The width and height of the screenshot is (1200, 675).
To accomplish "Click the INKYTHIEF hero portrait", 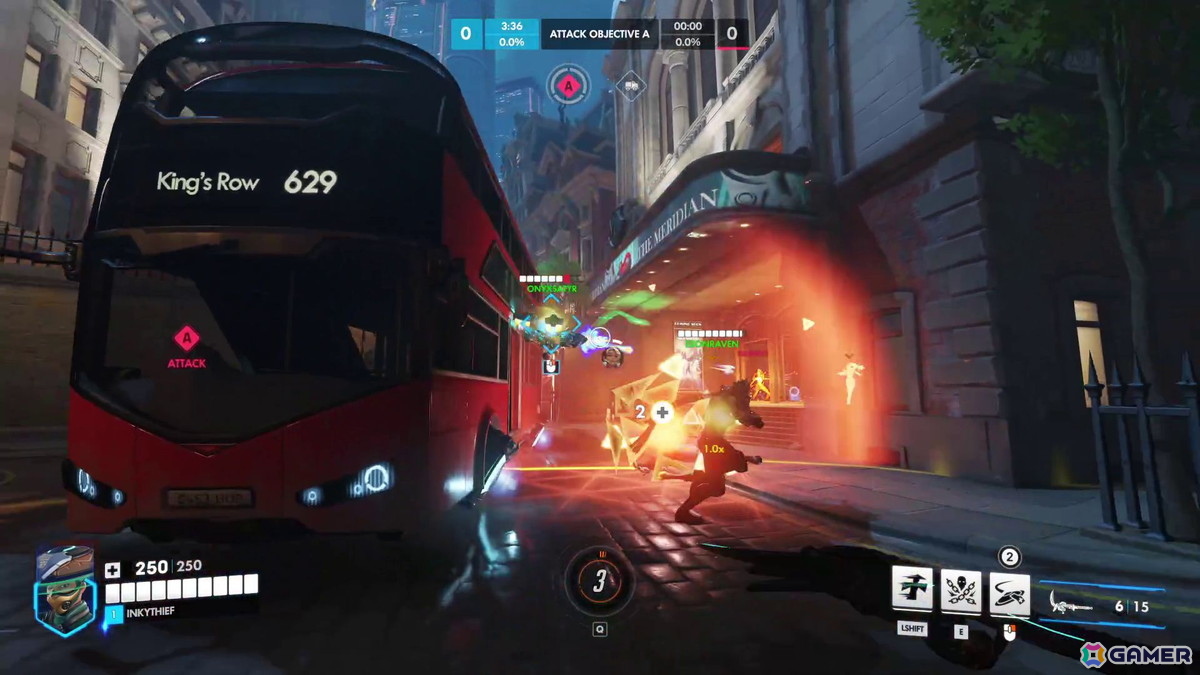I will click(65, 590).
